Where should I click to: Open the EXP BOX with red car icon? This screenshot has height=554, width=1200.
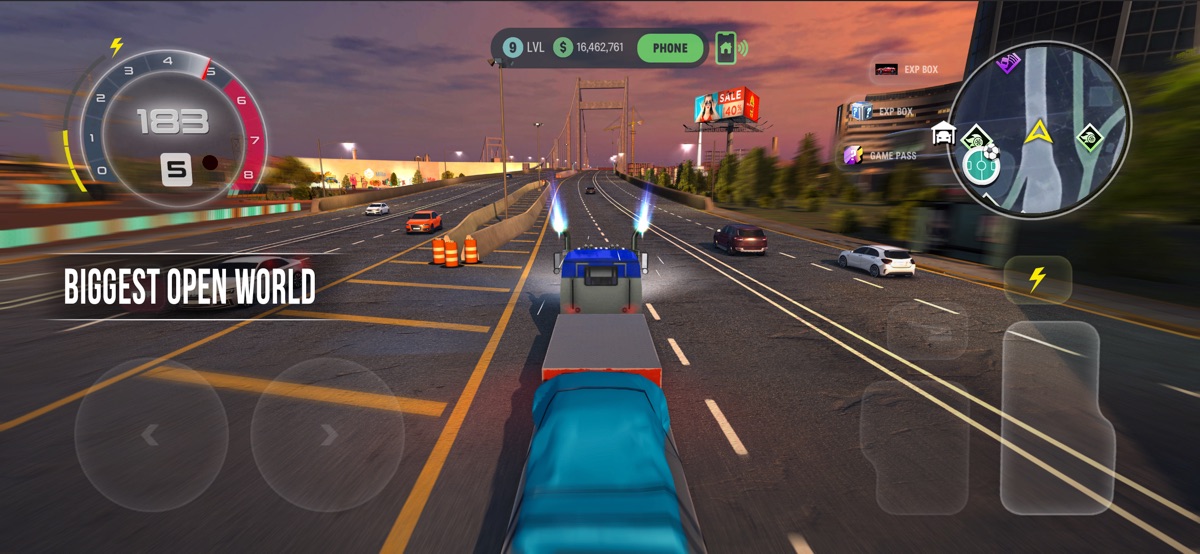(x=906, y=69)
